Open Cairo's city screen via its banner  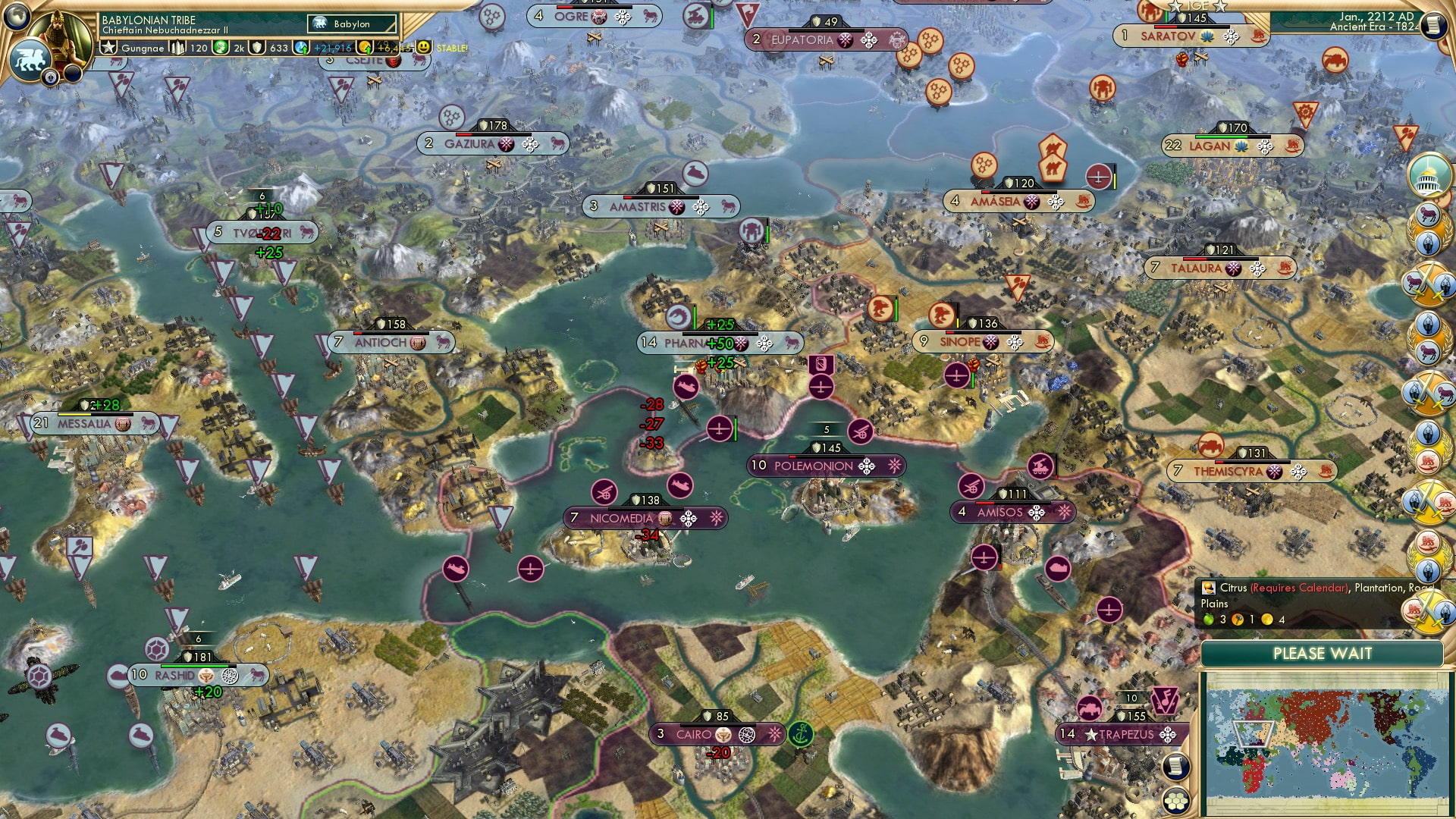pos(695,734)
